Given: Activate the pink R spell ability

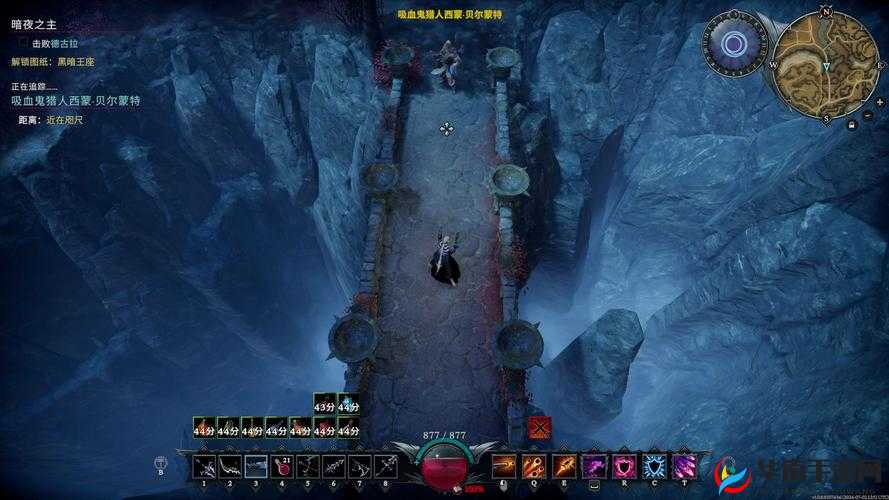Looking at the screenshot, I should 625,466.
